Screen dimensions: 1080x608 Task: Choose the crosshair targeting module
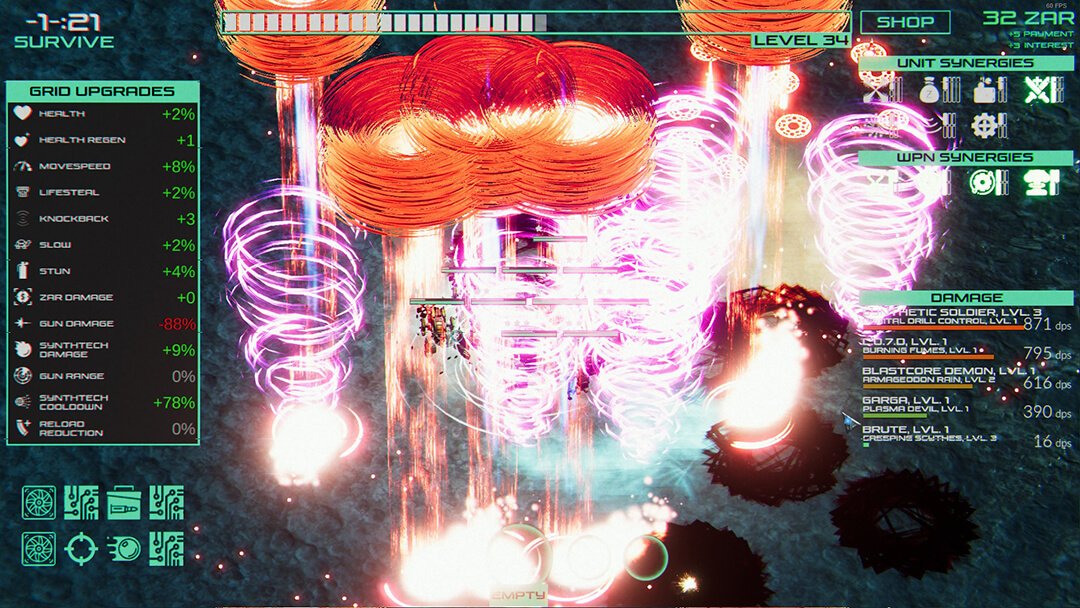click(81, 548)
